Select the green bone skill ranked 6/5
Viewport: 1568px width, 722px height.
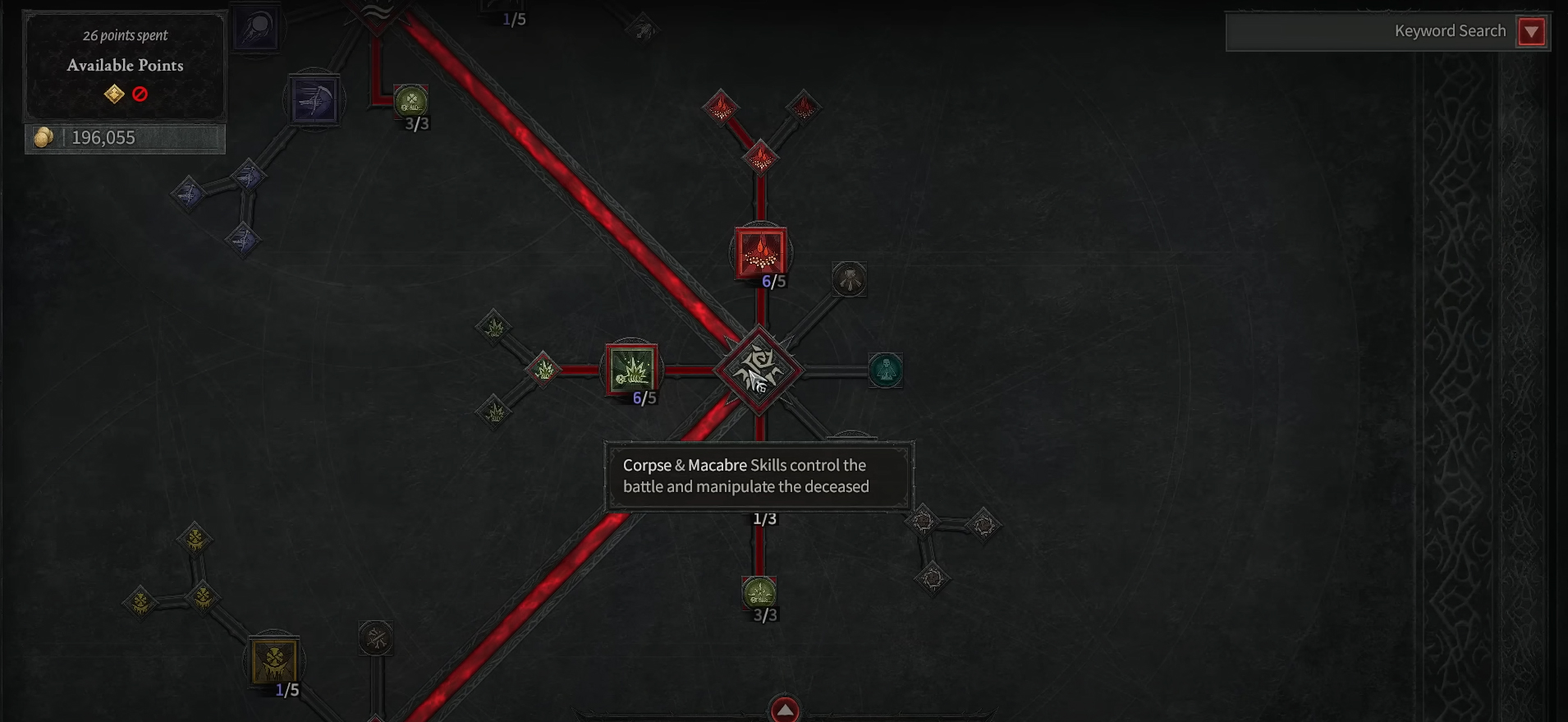(x=632, y=371)
